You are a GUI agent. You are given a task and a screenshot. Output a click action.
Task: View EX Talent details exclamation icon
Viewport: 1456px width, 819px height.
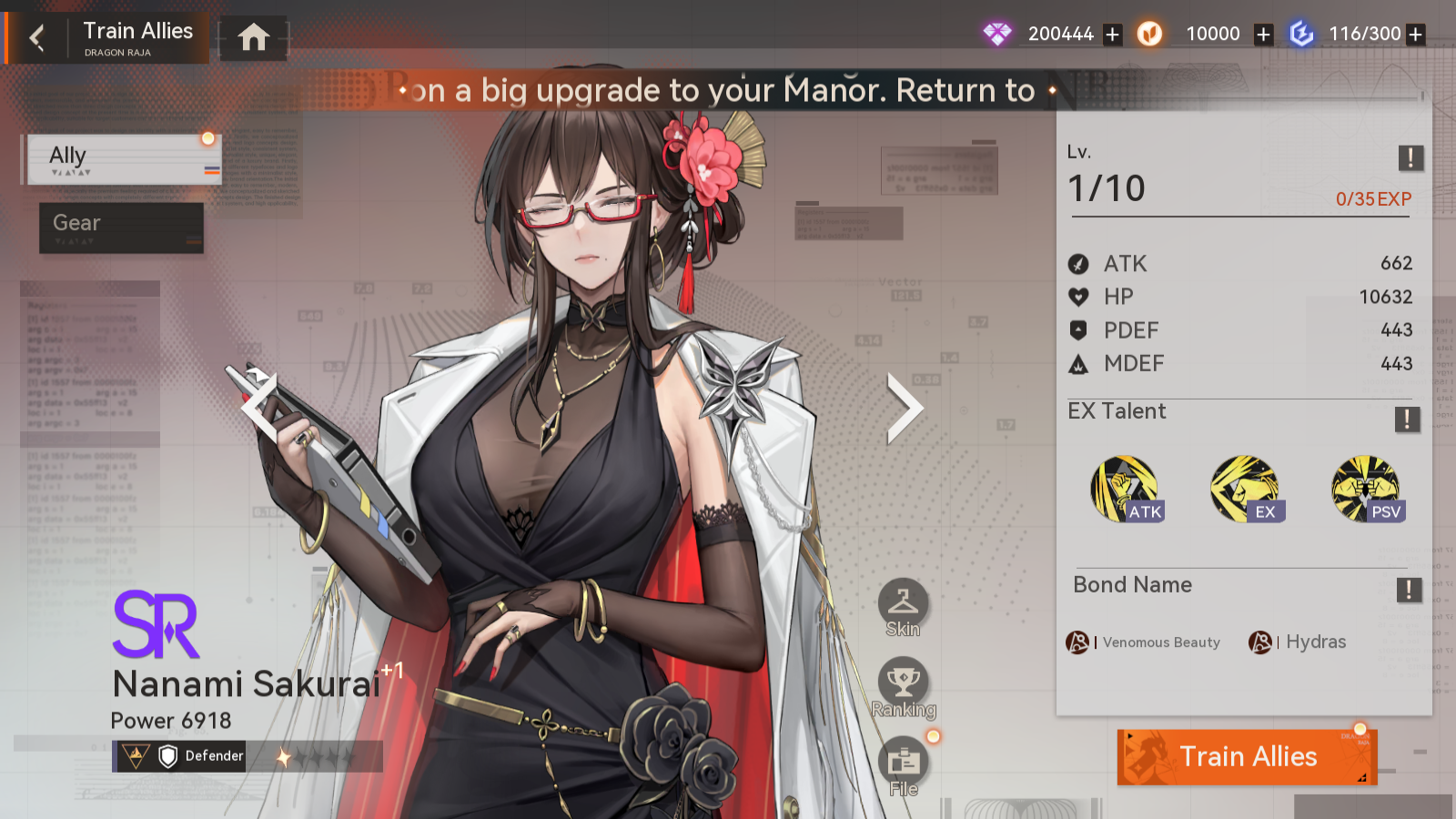(1407, 419)
